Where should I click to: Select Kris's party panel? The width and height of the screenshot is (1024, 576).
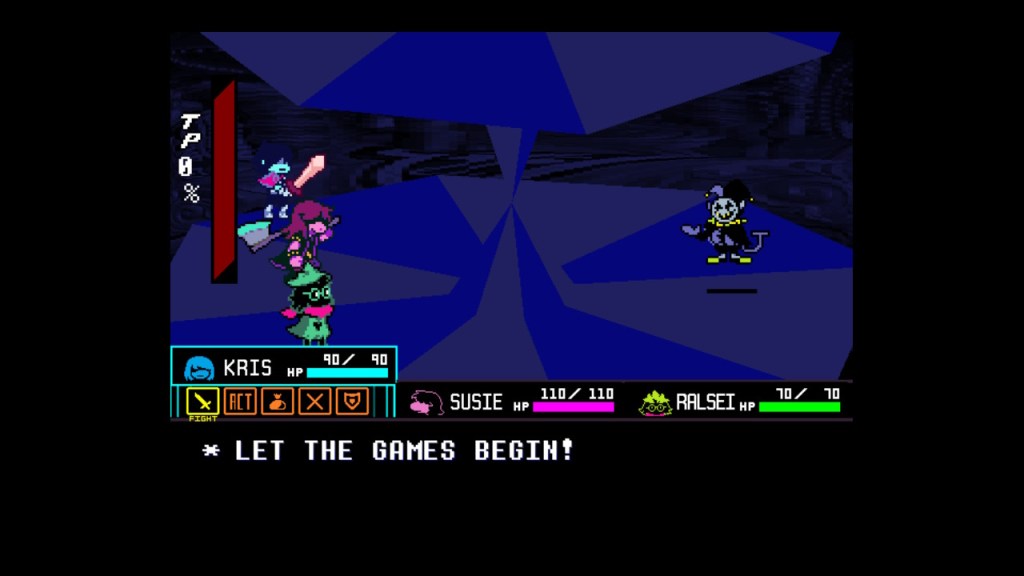pos(284,366)
